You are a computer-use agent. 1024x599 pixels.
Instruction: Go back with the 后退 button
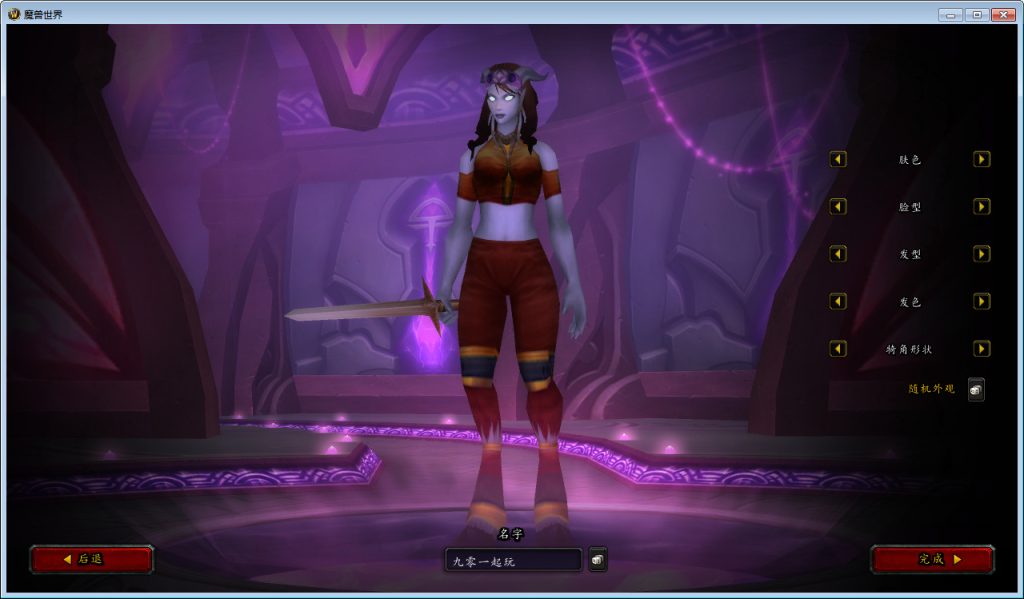click(91, 559)
